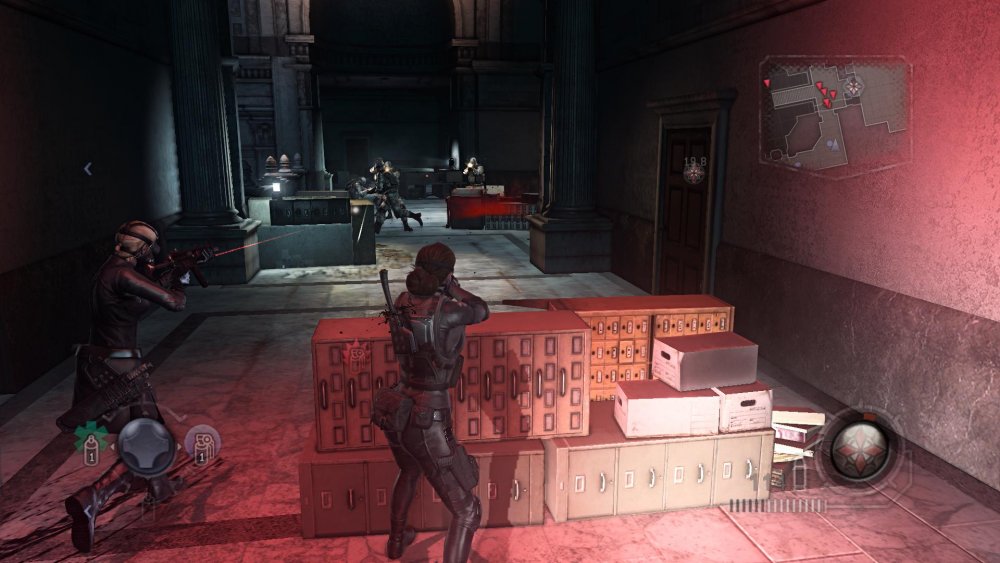Use the first aid spray item
1000x563 pixels.
point(93,440)
